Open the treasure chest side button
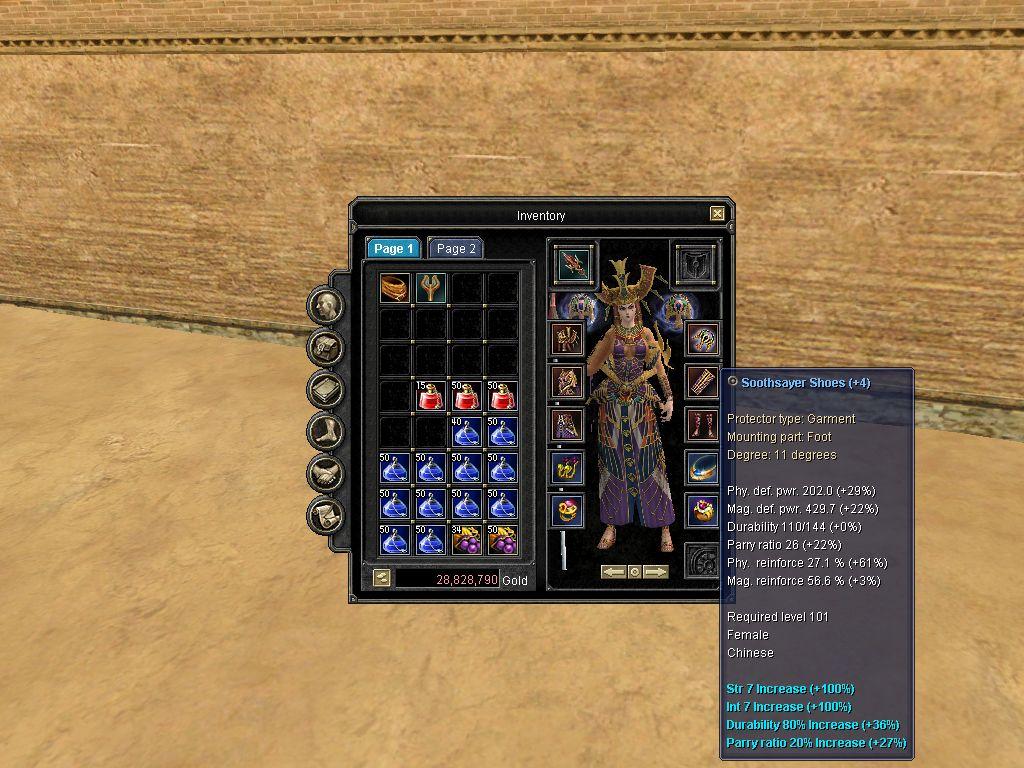 [x=326, y=348]
